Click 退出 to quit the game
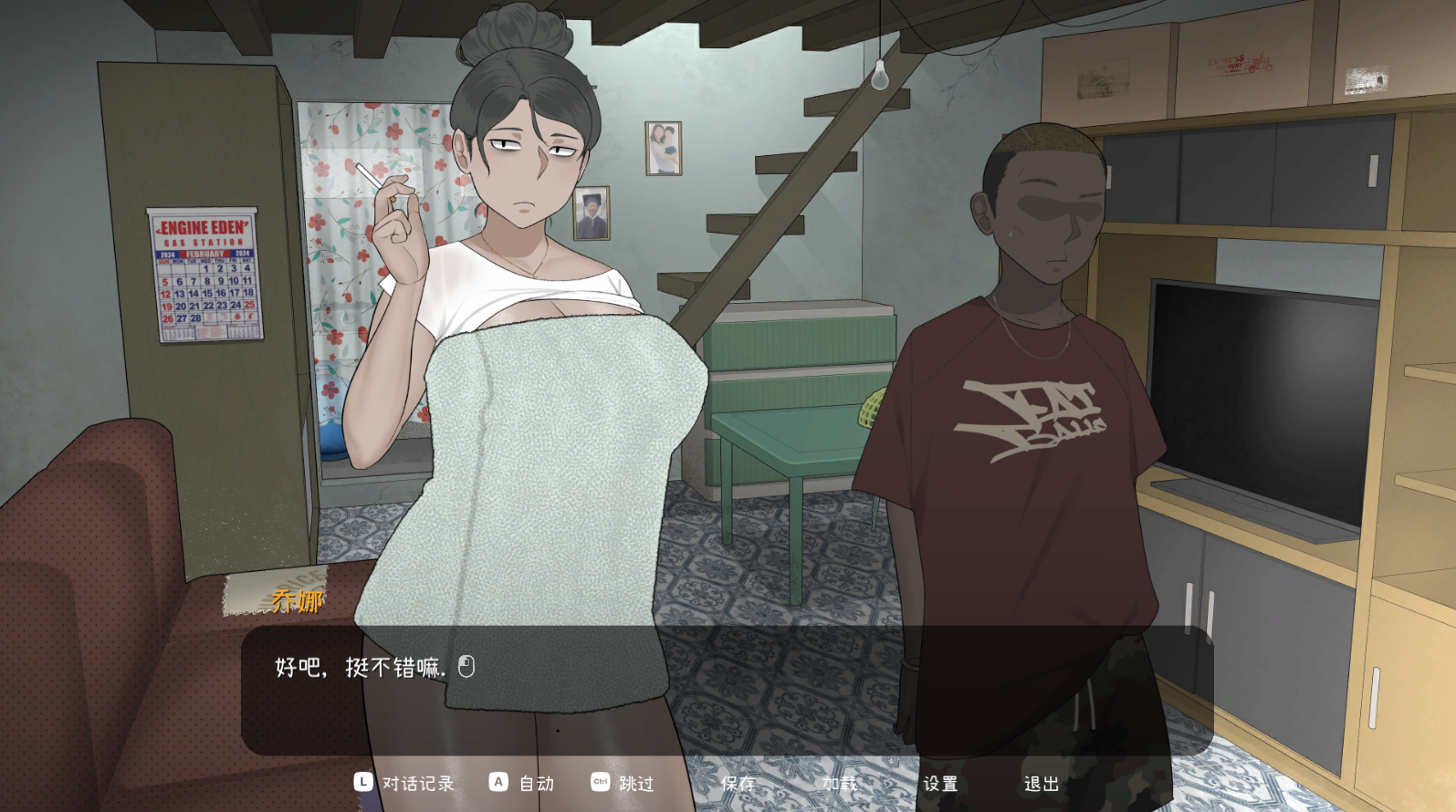1456x812 pixels. point(1041,783)
